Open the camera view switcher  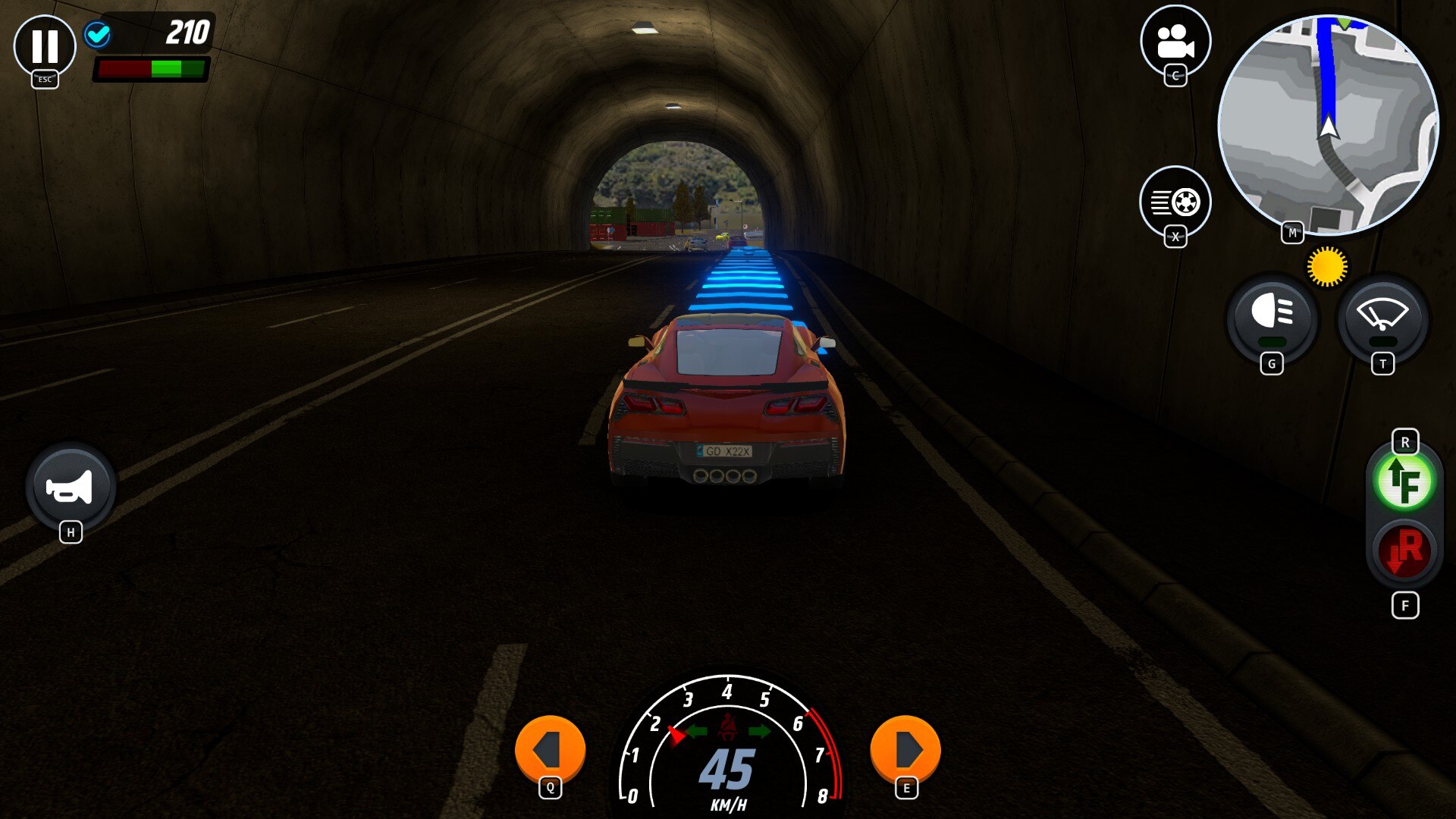pyautogui.click(x=1174, y=43)
